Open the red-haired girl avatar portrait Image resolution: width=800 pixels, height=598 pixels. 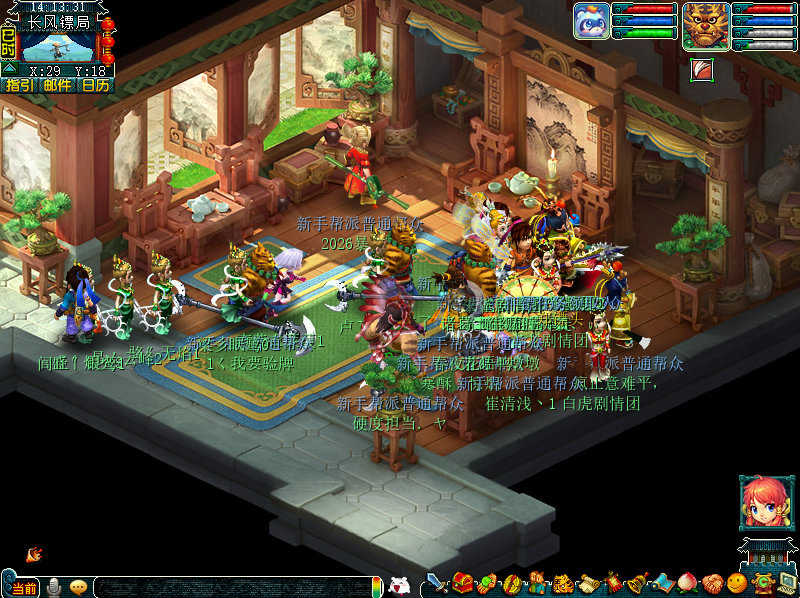(761, 502)
